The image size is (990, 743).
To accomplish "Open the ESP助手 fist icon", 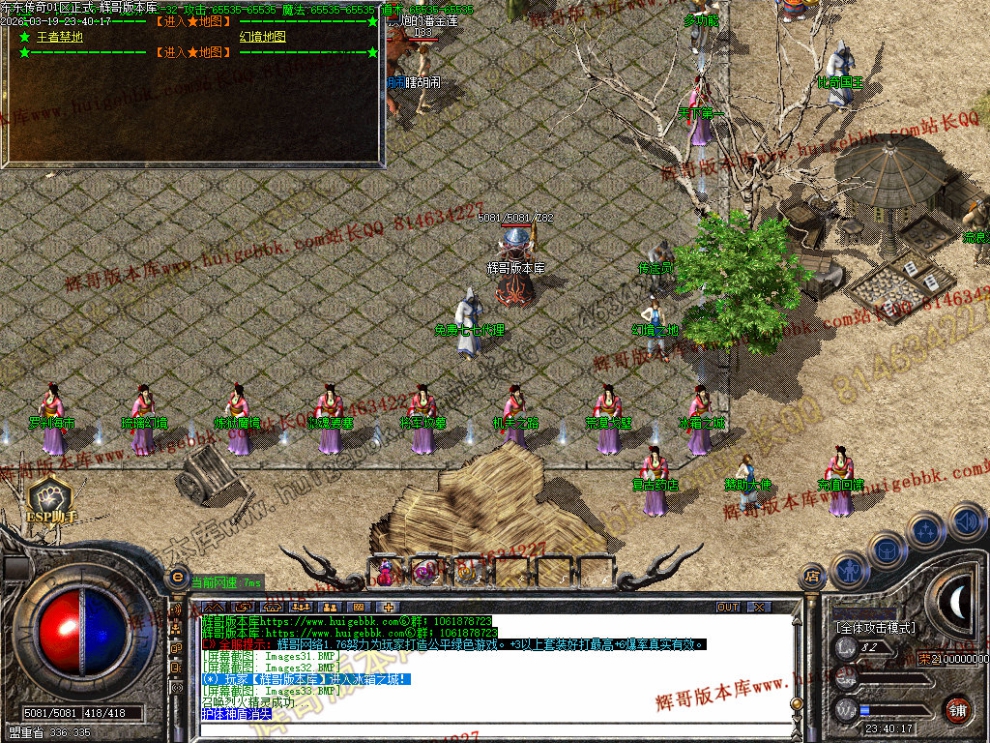I will coord(50,496).
